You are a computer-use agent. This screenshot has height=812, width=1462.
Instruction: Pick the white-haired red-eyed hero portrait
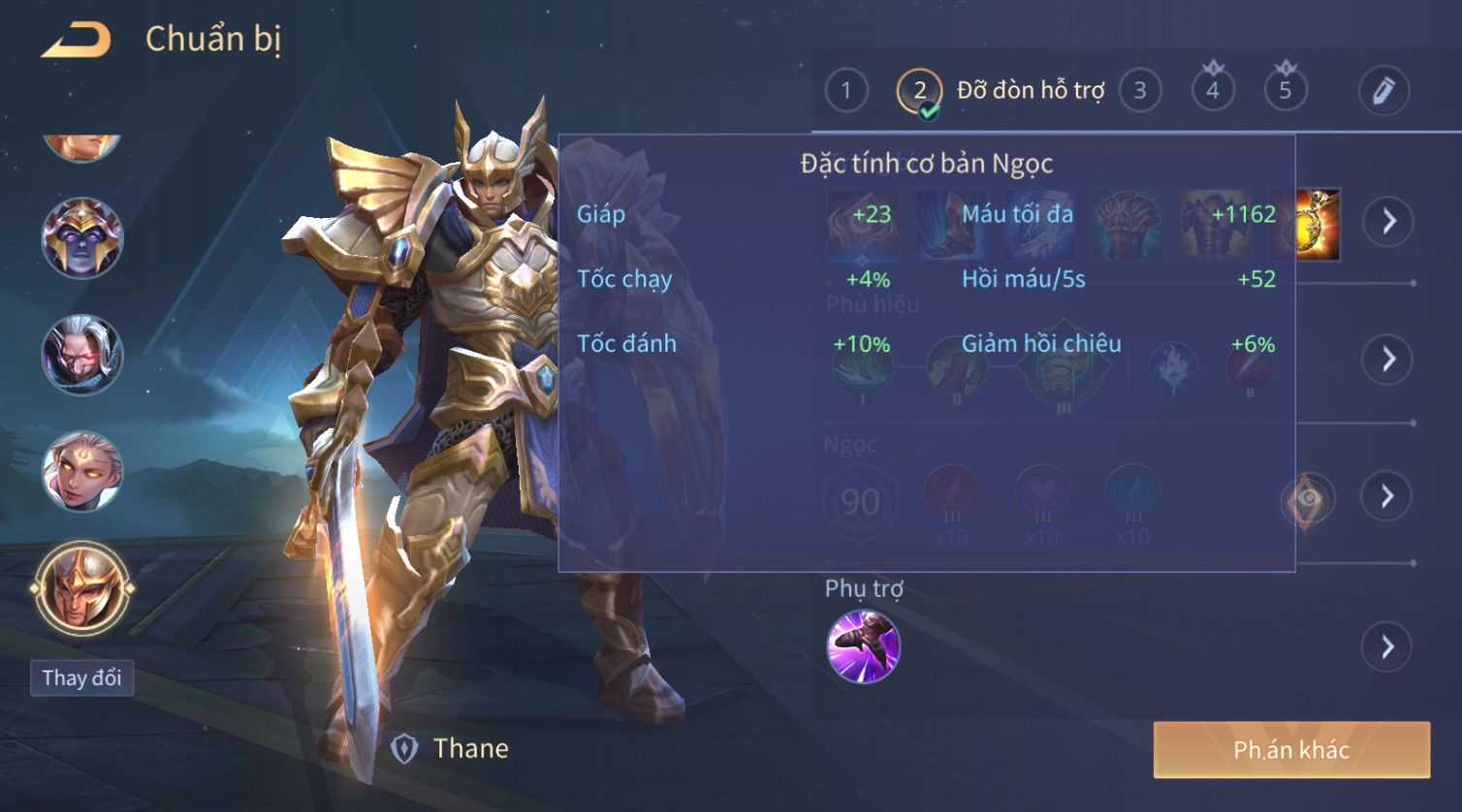click(x=82, y=355)
